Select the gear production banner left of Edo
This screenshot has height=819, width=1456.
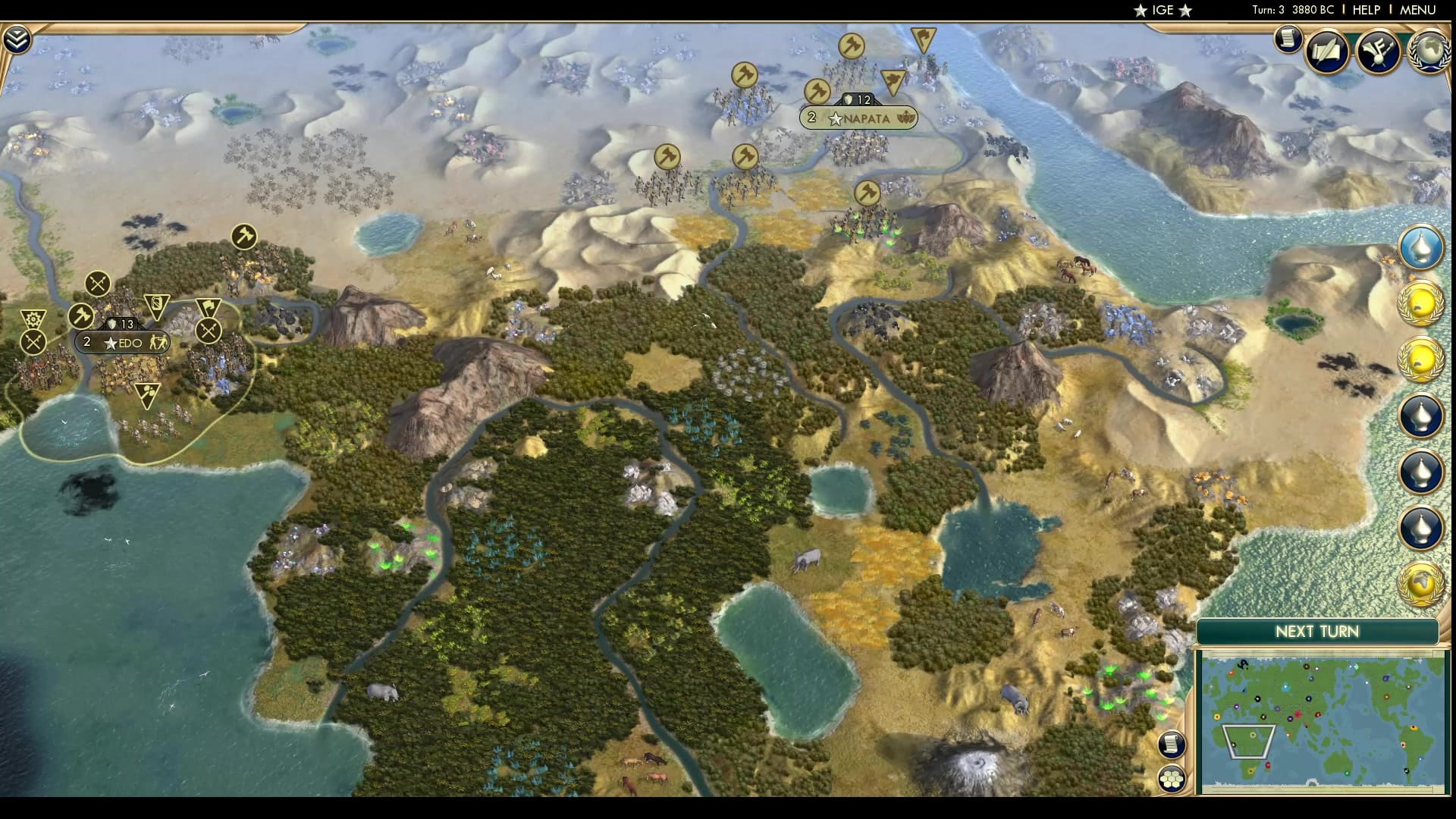pos(32,318)
